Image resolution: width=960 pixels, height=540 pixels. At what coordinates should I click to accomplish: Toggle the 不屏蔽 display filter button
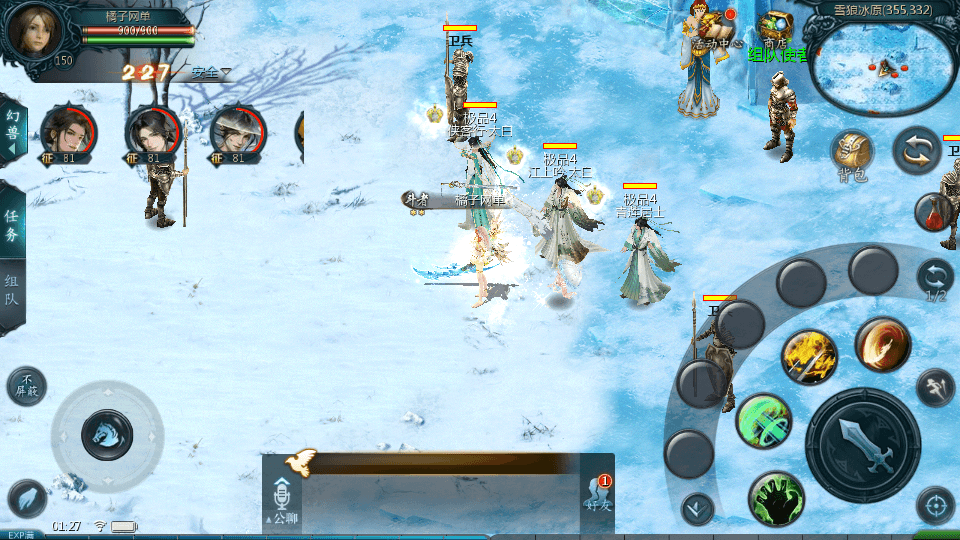pyautogui.click(x=26, y=386)
